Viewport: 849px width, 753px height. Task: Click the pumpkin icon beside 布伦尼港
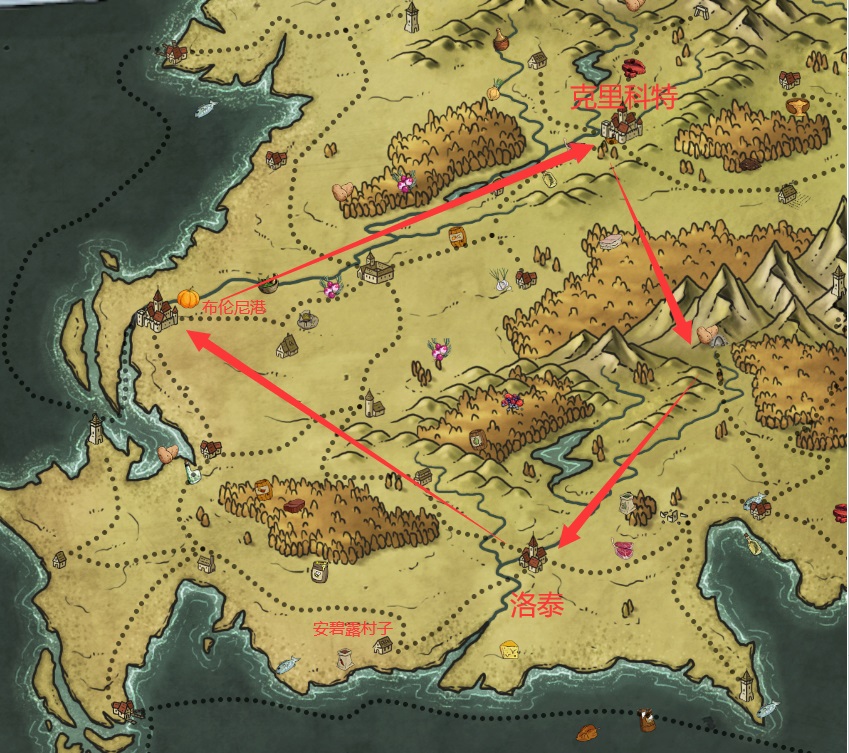[x=188, y=298]
